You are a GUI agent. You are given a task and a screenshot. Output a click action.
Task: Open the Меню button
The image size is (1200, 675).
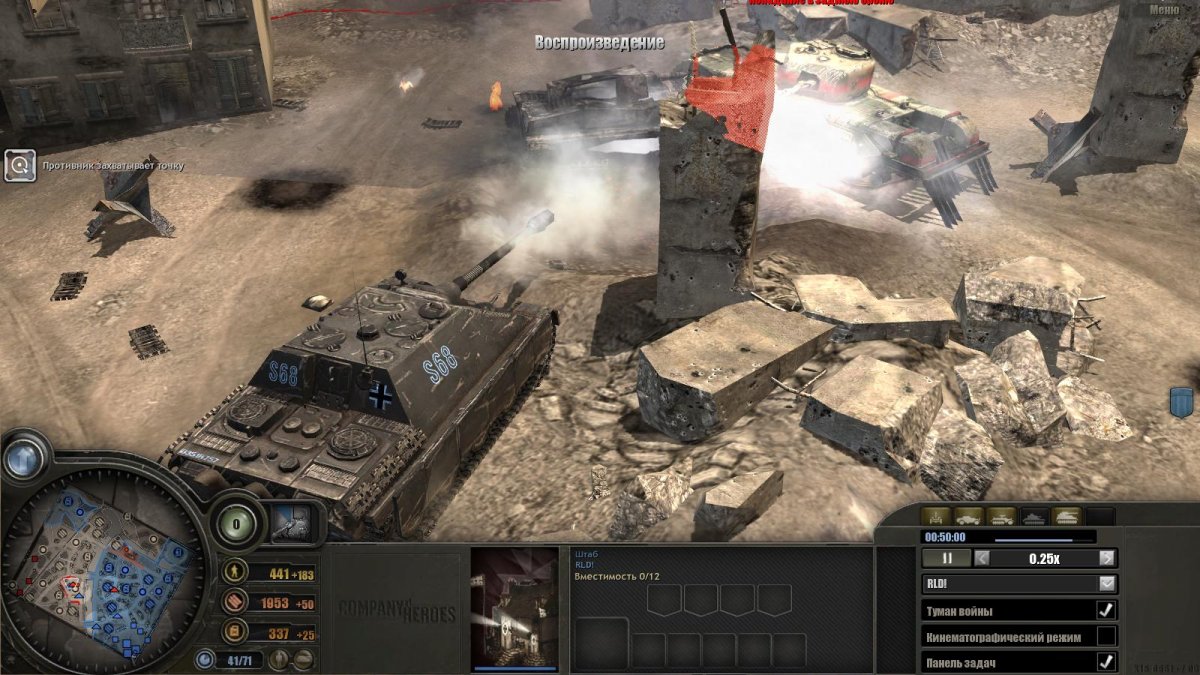(x=1163, y=10)
